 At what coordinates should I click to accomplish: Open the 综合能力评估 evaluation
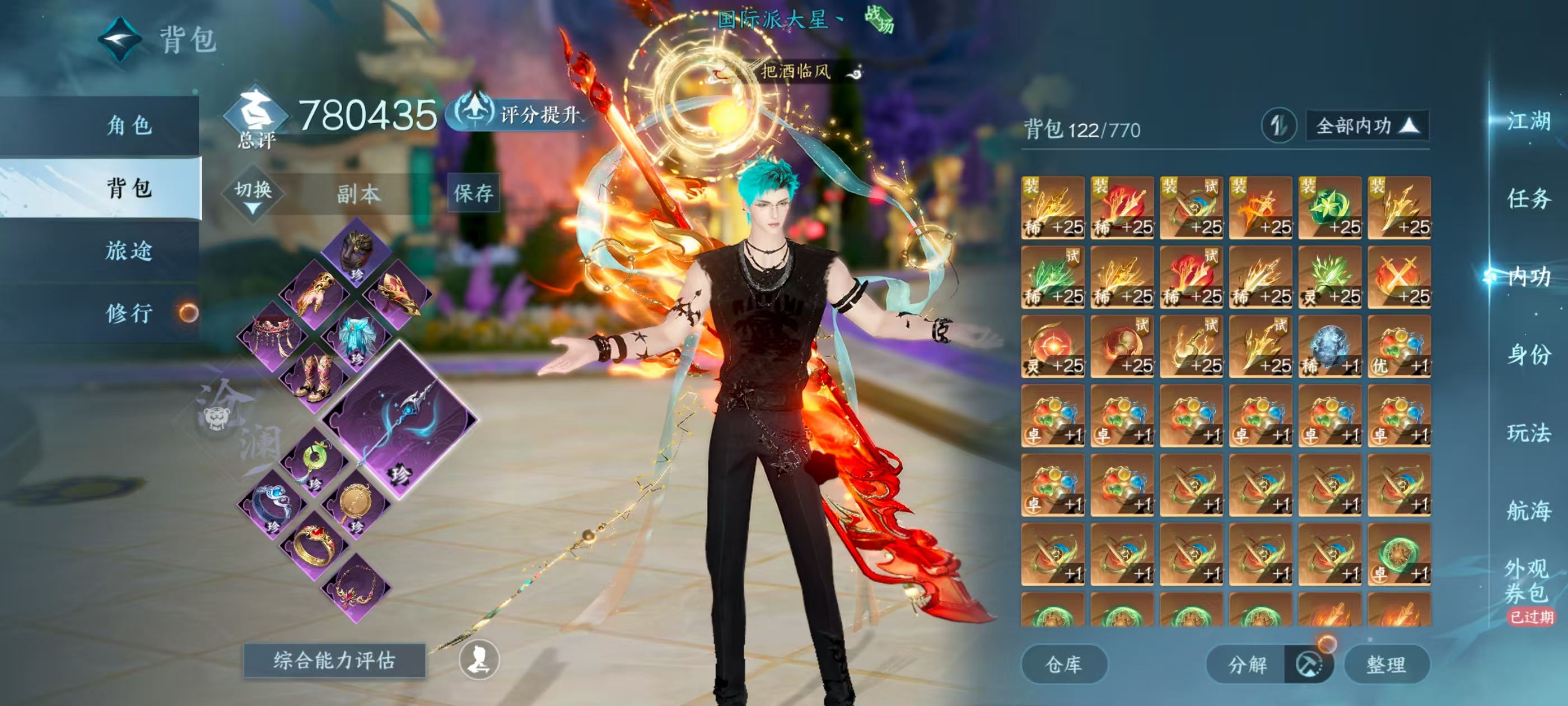[x=334, y=660]
